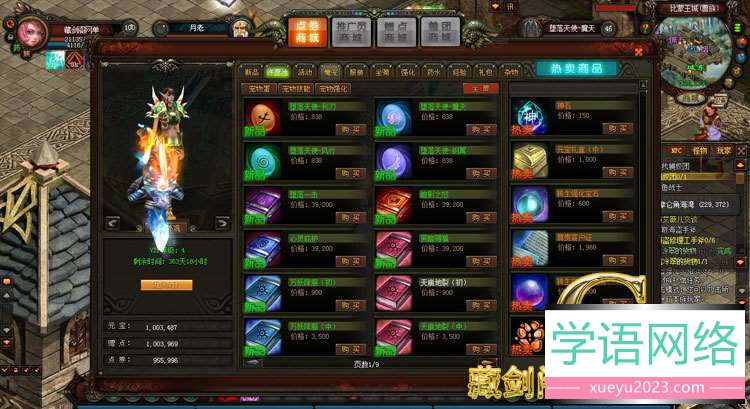This screenshot has width=750, height=409.
Task: Open the 点券商城 shop tab
Action: pyautogui.click(x=307, y=30)
